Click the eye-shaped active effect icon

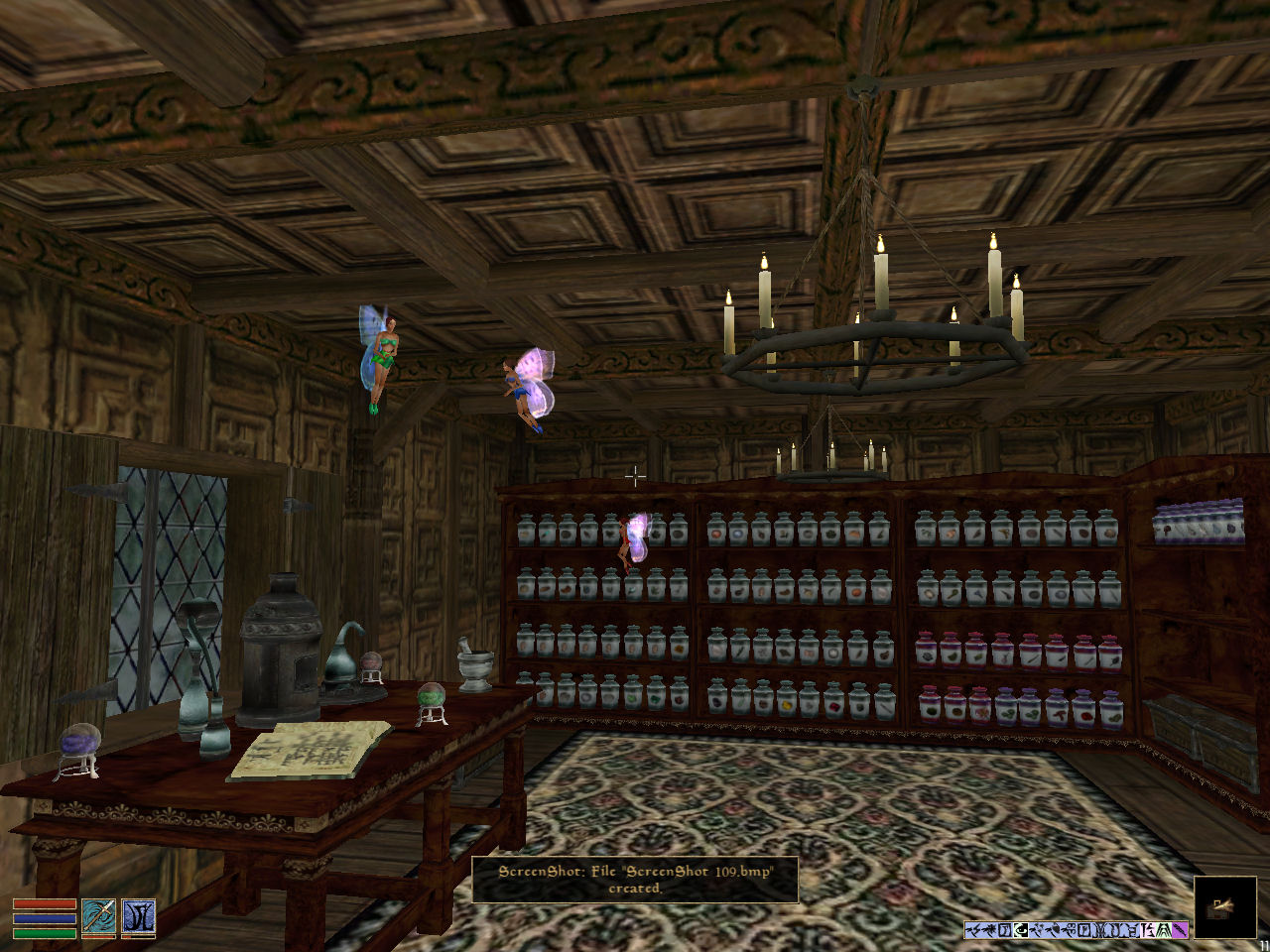point(1021,930)
